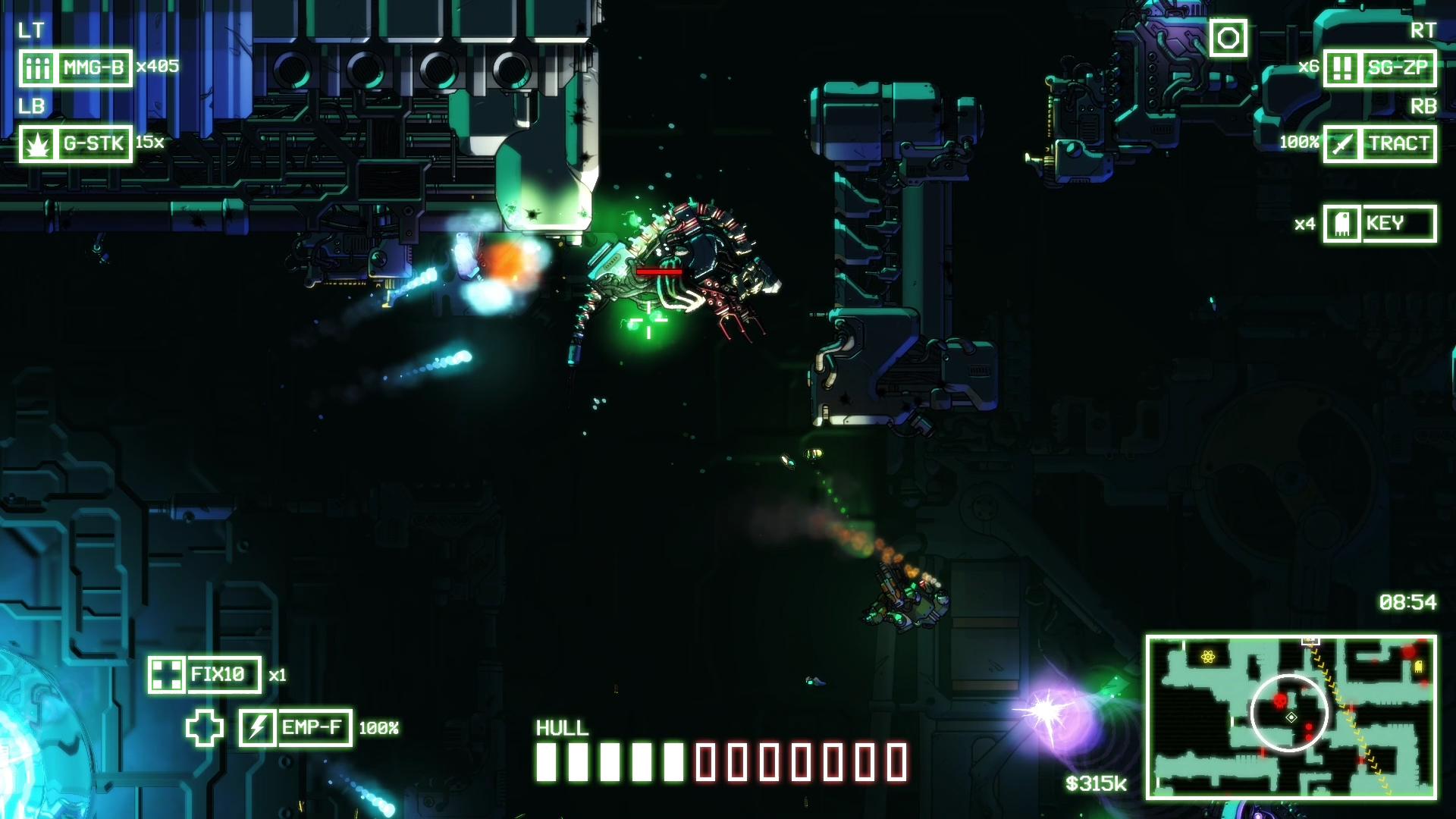Click the KEY item slot
Image resolution: width=1456 pixels, height=819 pixels.
[1379, 224]
